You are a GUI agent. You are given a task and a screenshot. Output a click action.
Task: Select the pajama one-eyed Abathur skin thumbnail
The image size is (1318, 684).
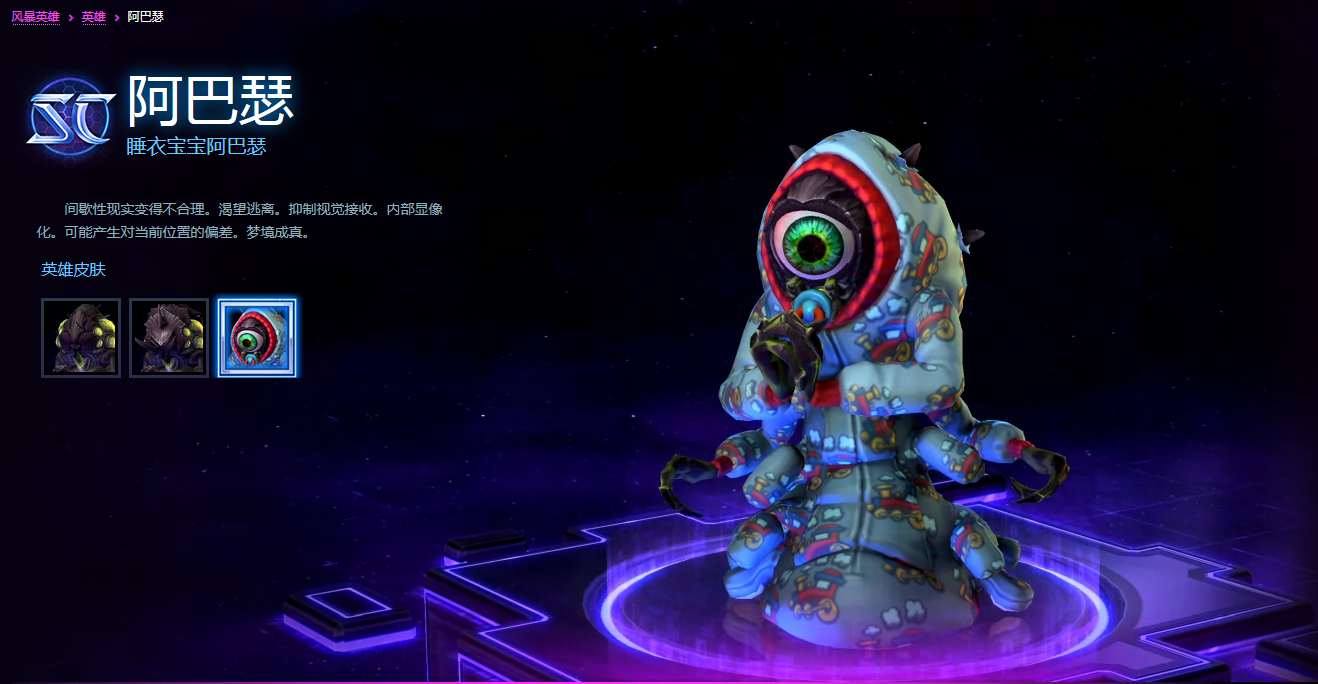click(257, 338)
